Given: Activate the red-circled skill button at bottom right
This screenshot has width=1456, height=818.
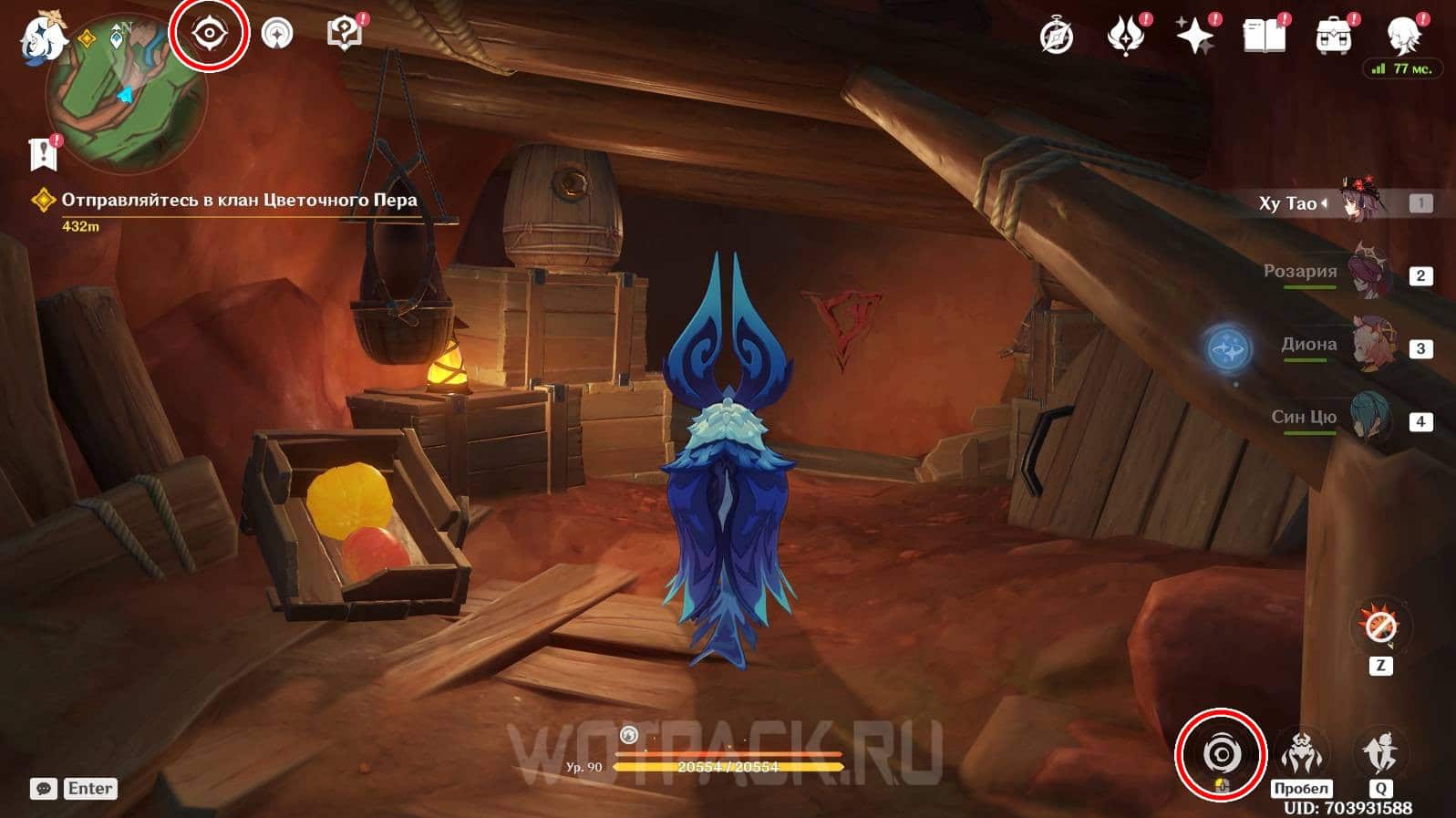Looking at the screenshot, I should tap(1220, 754).
